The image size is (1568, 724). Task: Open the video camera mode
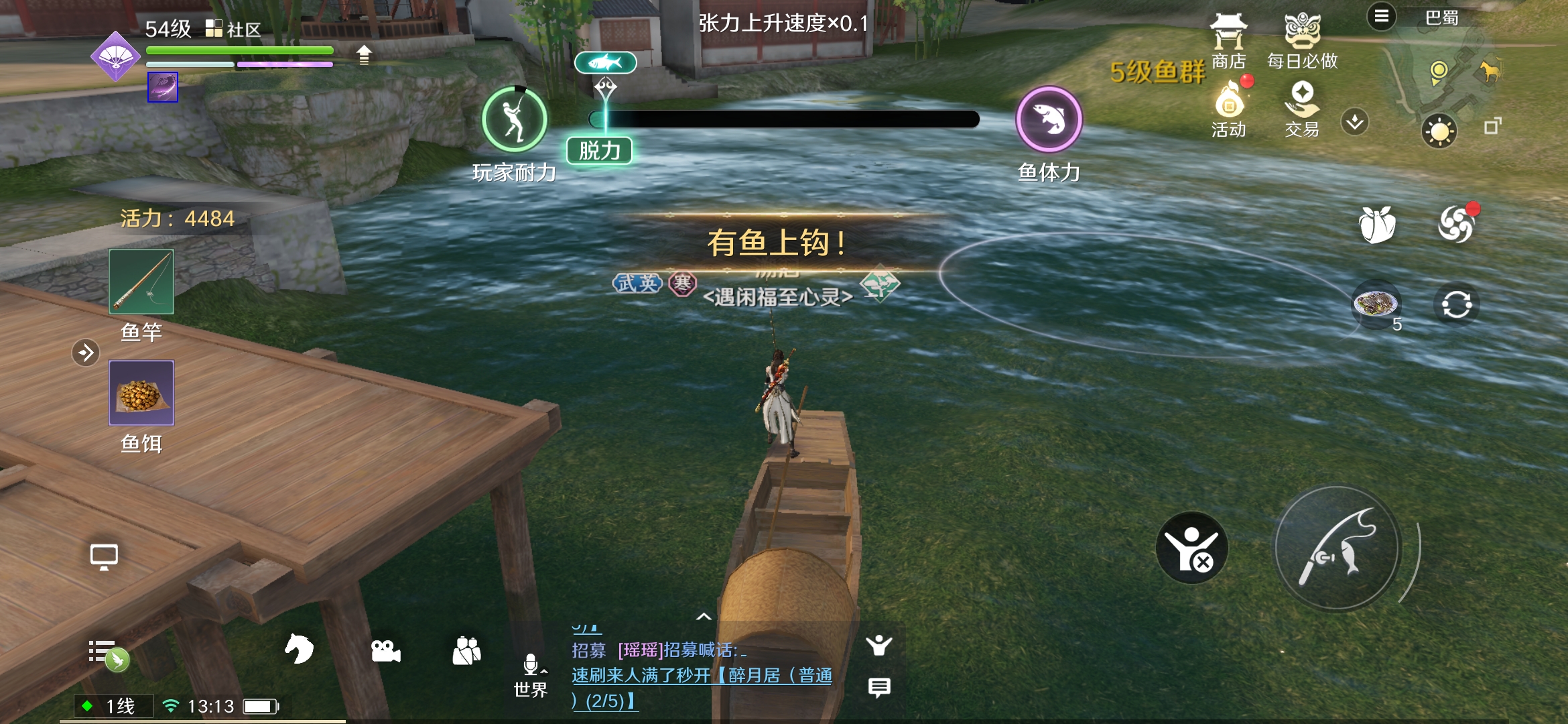[385, 650]
